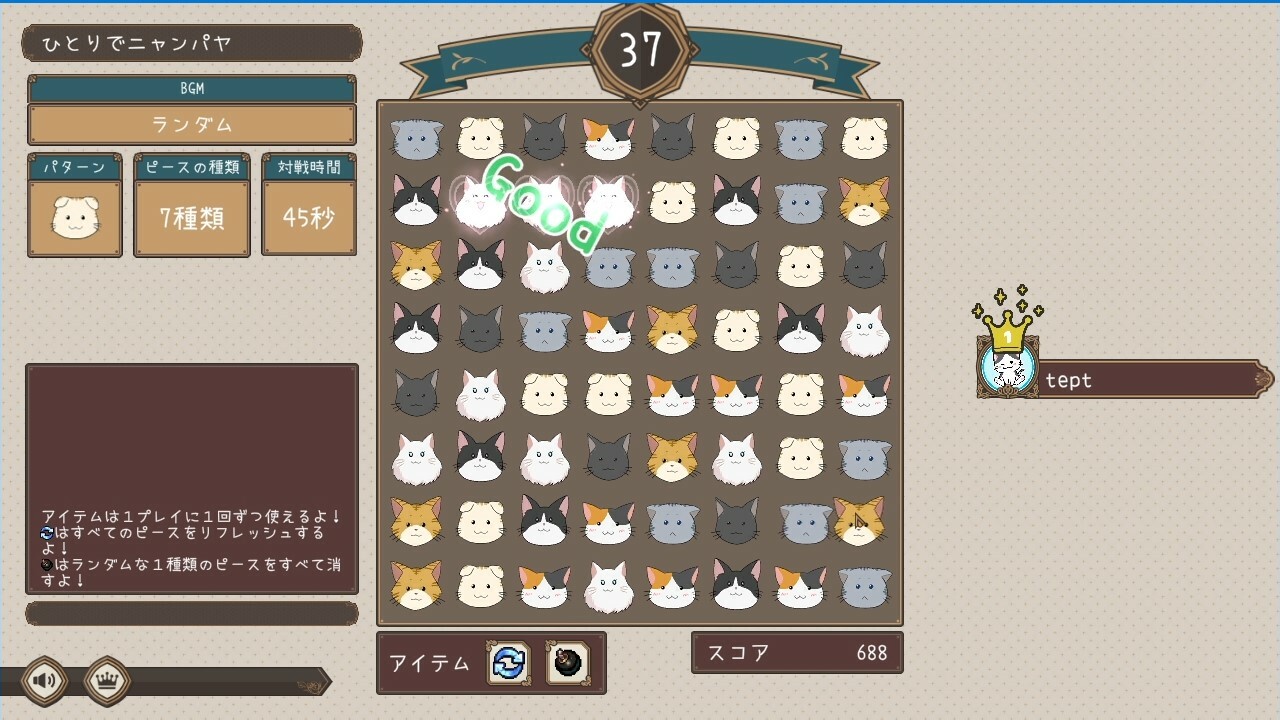Select the orange tabby cat in the left column
1280x720 pixels.
click(415, 263)
